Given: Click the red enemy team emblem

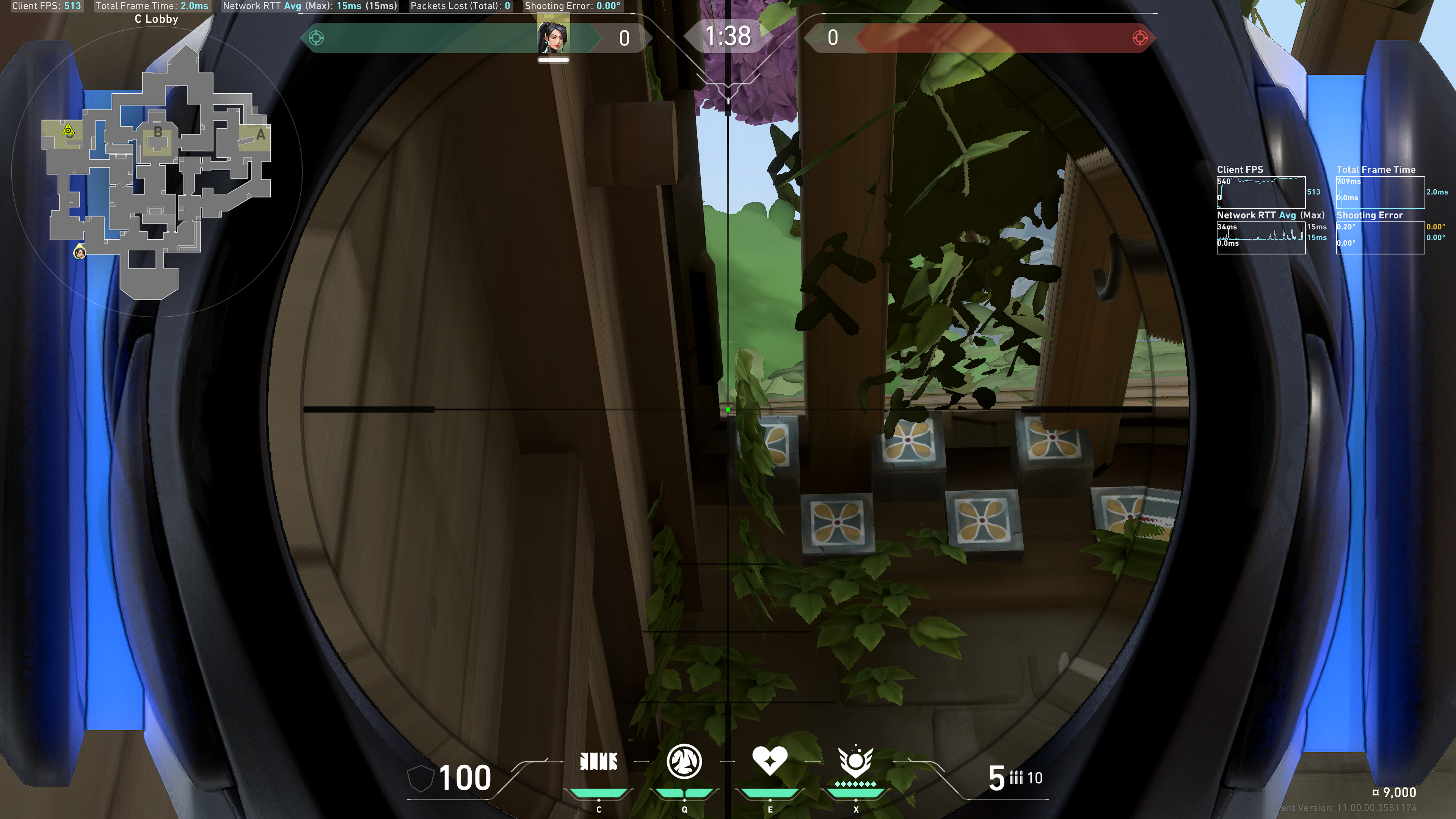Looking at the screenshot, I should pos(1140,38).
